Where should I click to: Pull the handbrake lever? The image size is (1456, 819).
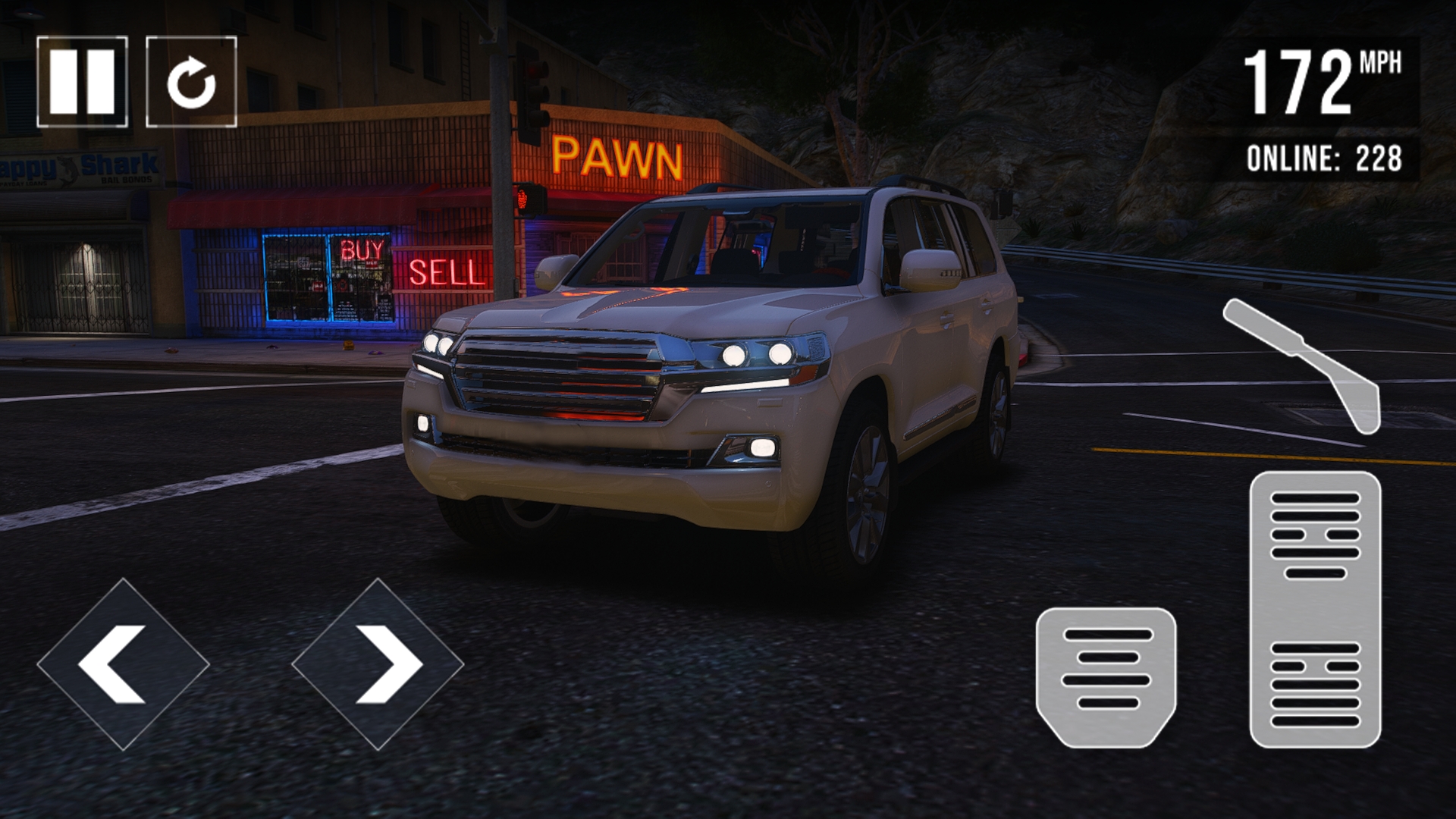(x=1304, y=366)
